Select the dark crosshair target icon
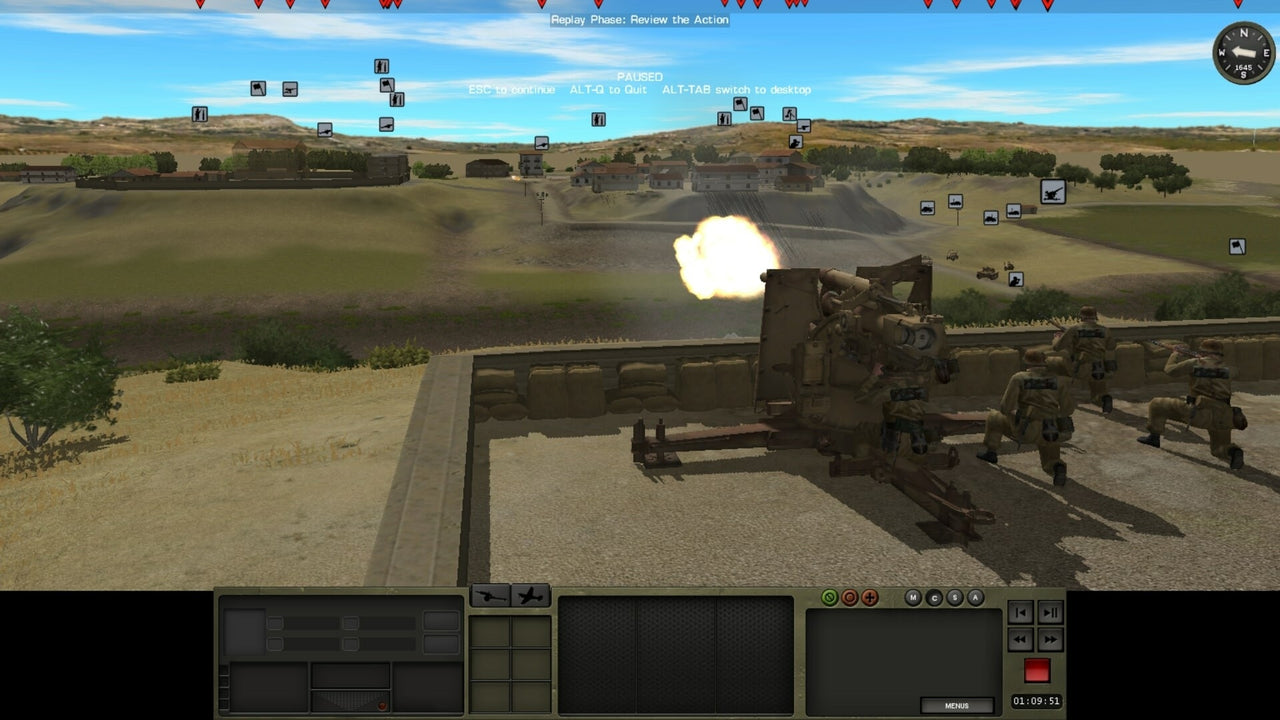The height and width of the screenshot is (720, 1280). coord(869,597)
